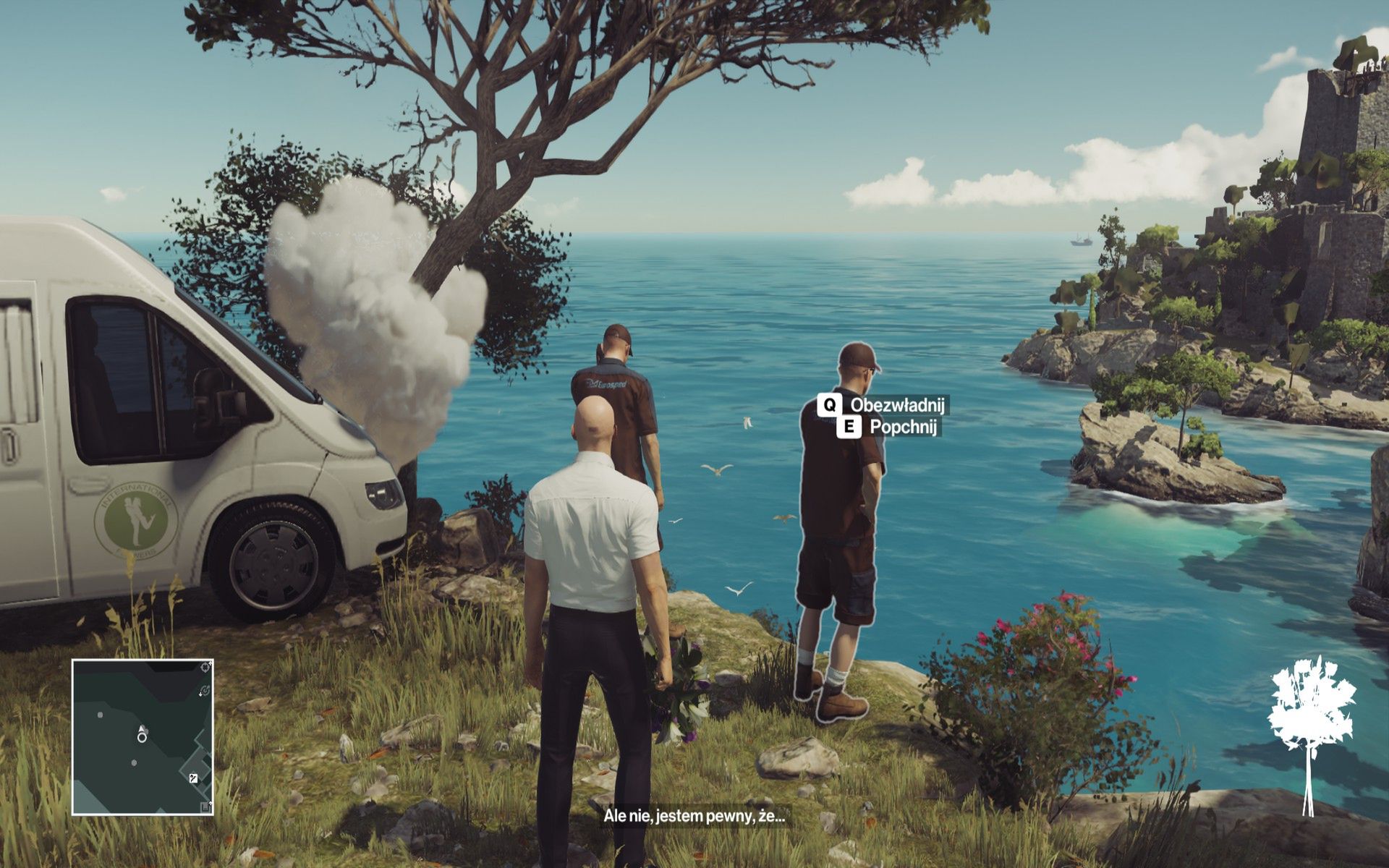The image size is (1389, 868).
Task: Click the upper NPC dot on the minimap
Action: click(101, 715)
